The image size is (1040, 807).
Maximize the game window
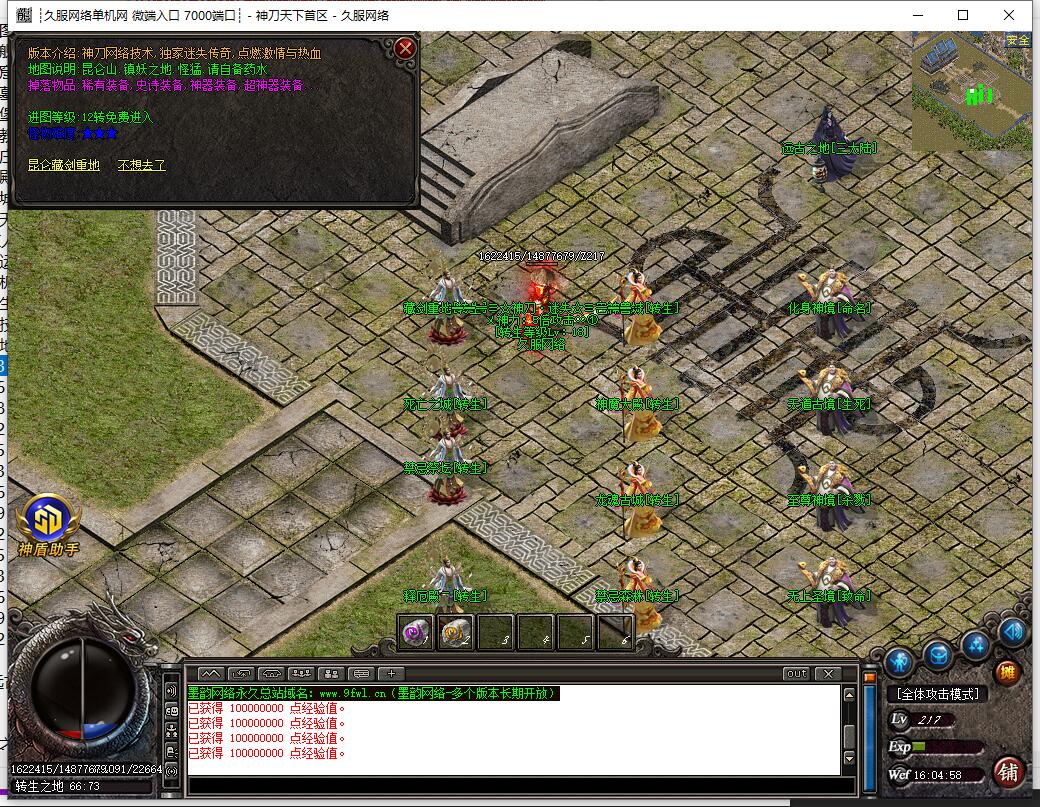963,15
